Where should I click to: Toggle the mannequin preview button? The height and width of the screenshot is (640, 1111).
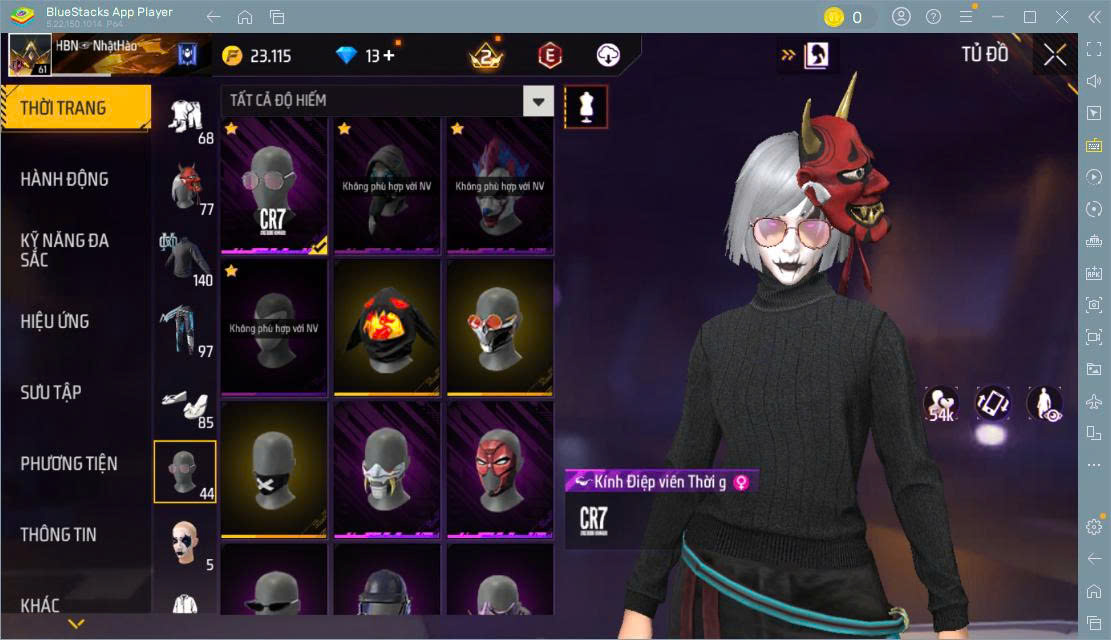click(x=586, y=106)
